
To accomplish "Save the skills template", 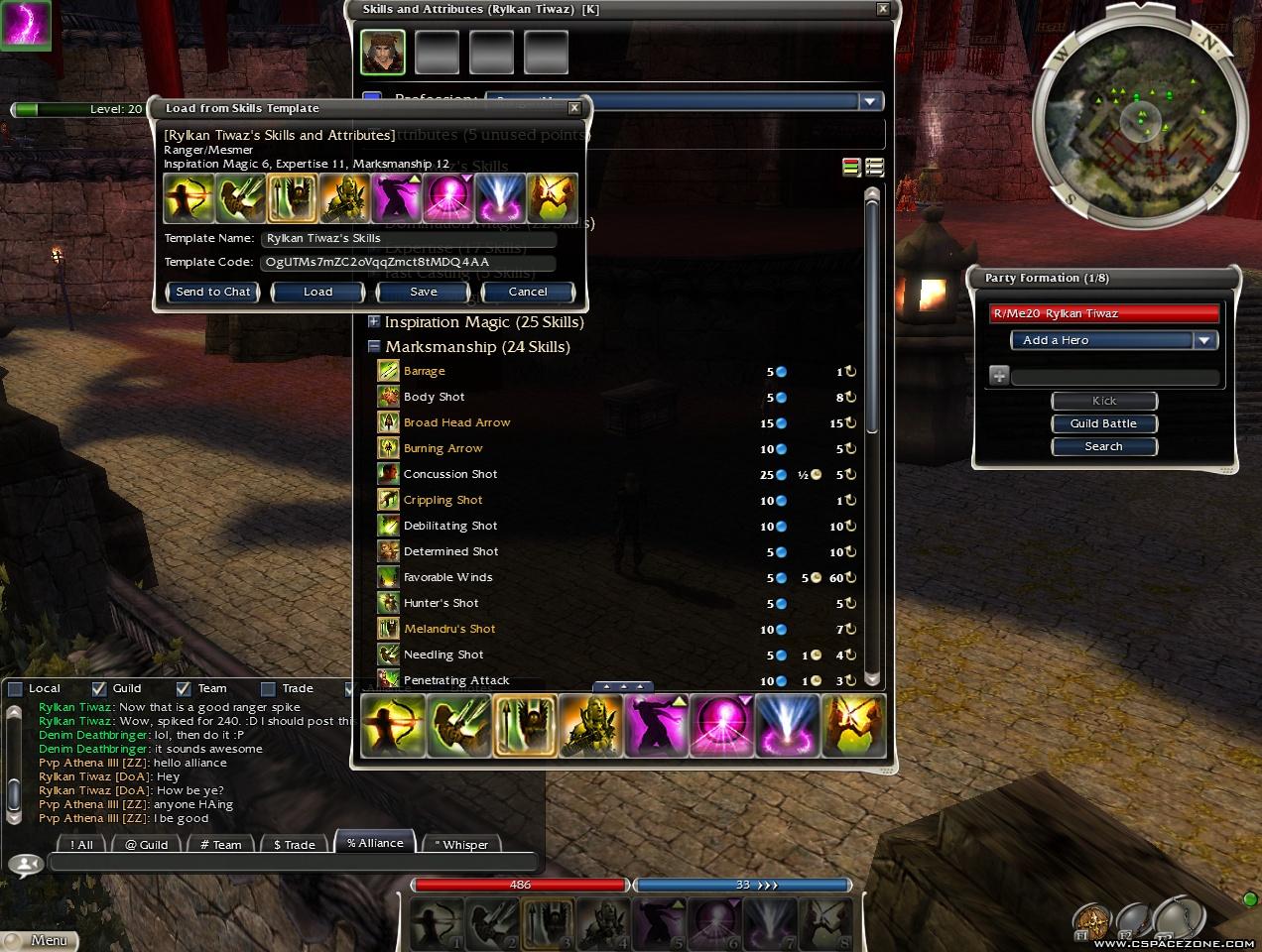I will pos(423,292).
